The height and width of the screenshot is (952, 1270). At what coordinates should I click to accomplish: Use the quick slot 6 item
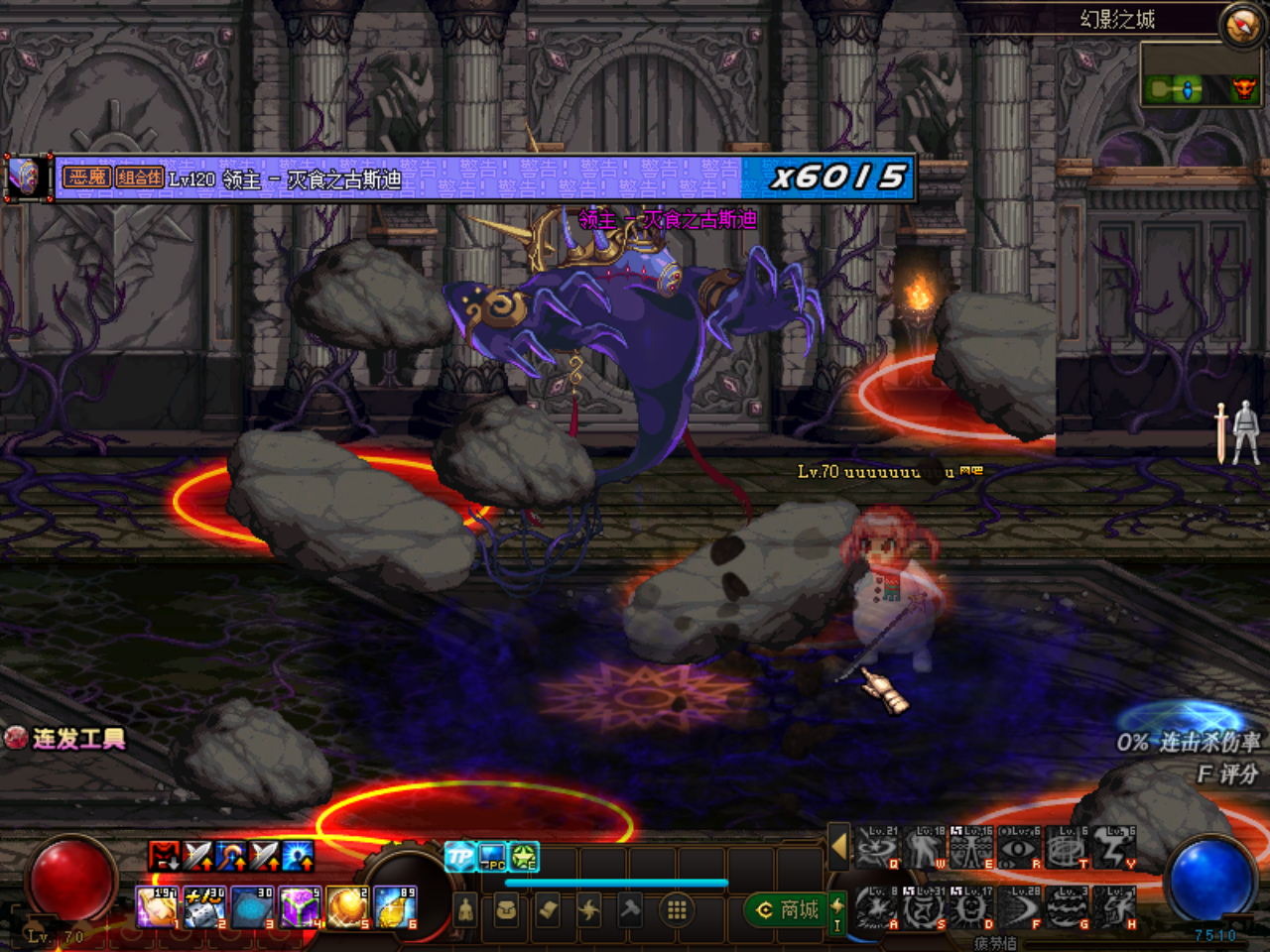(x=395, y=907)
